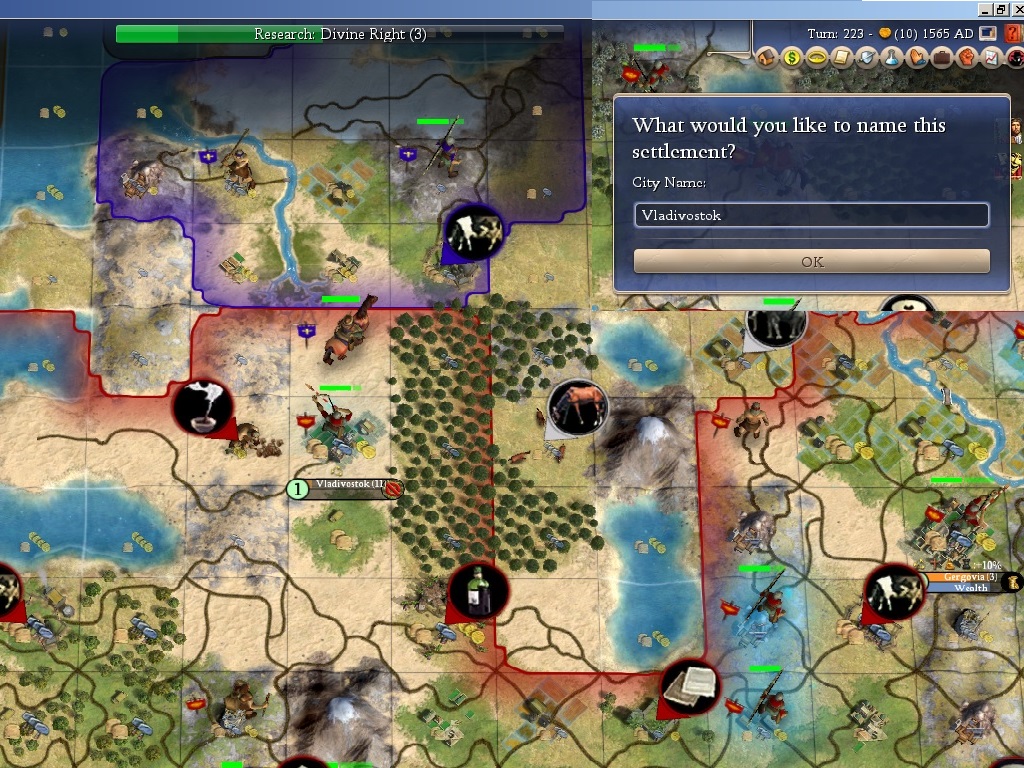Select the Vladivostok city name banner

click(x=350, y=487)
